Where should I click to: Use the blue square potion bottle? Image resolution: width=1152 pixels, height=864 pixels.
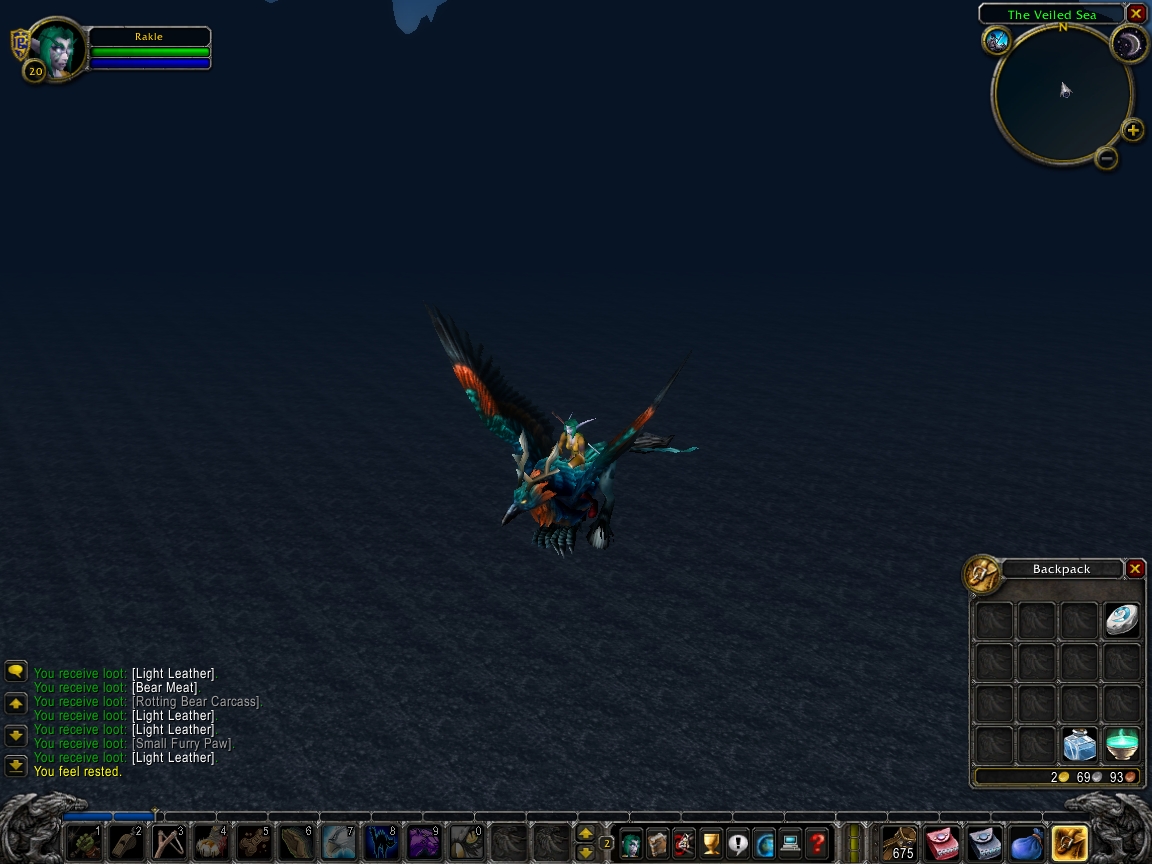[1079, 745]
